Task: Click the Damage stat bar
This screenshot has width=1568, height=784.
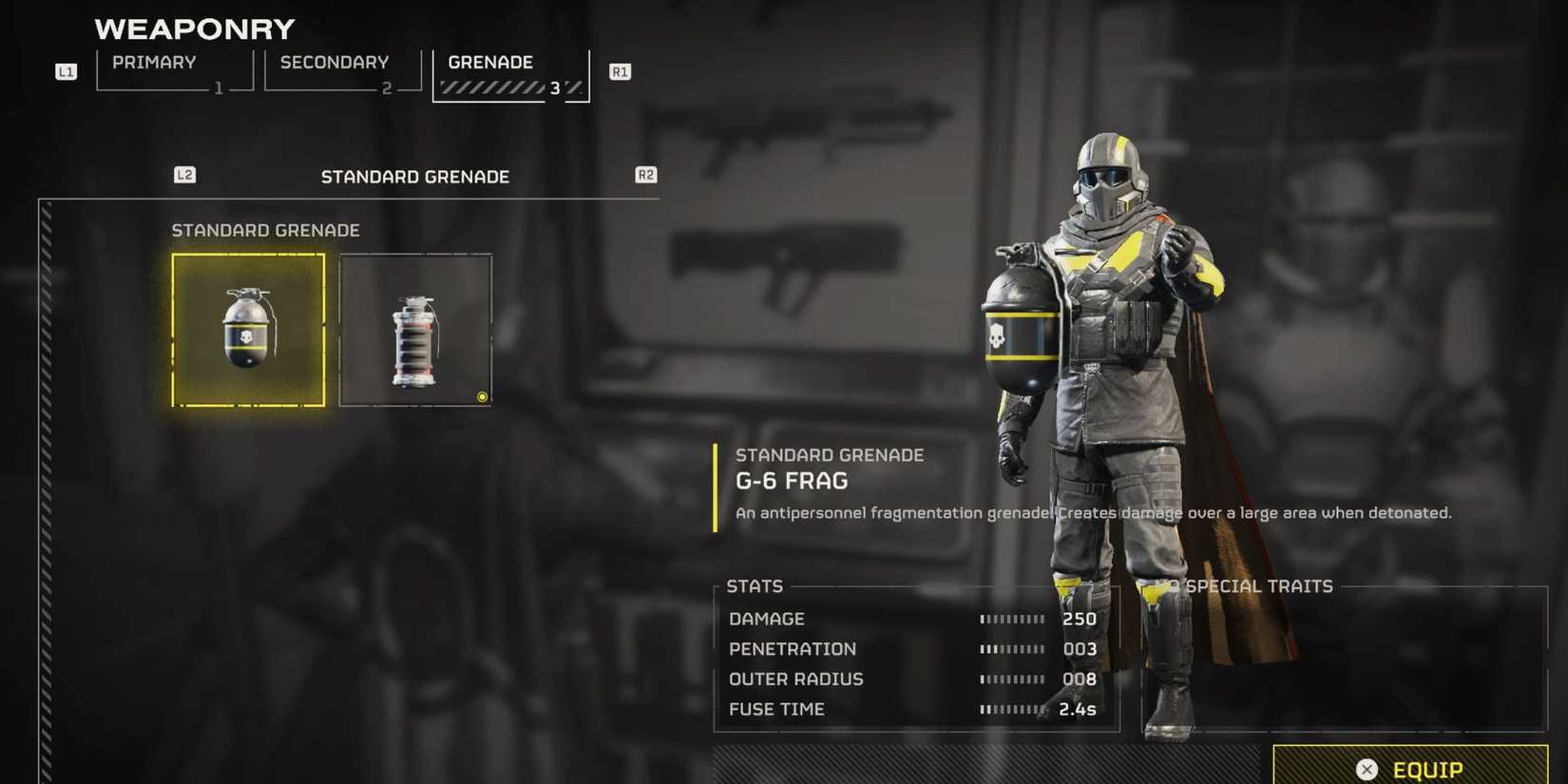Action: [x=1012, y=619]
